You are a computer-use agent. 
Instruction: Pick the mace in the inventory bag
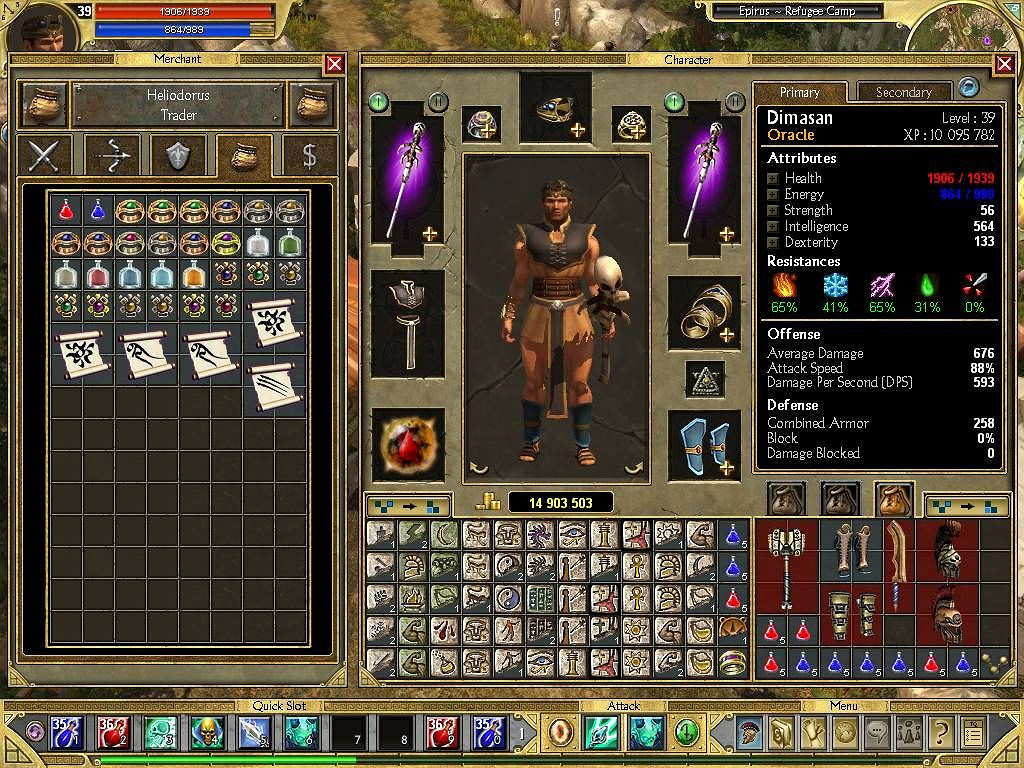tap(785, 566)
